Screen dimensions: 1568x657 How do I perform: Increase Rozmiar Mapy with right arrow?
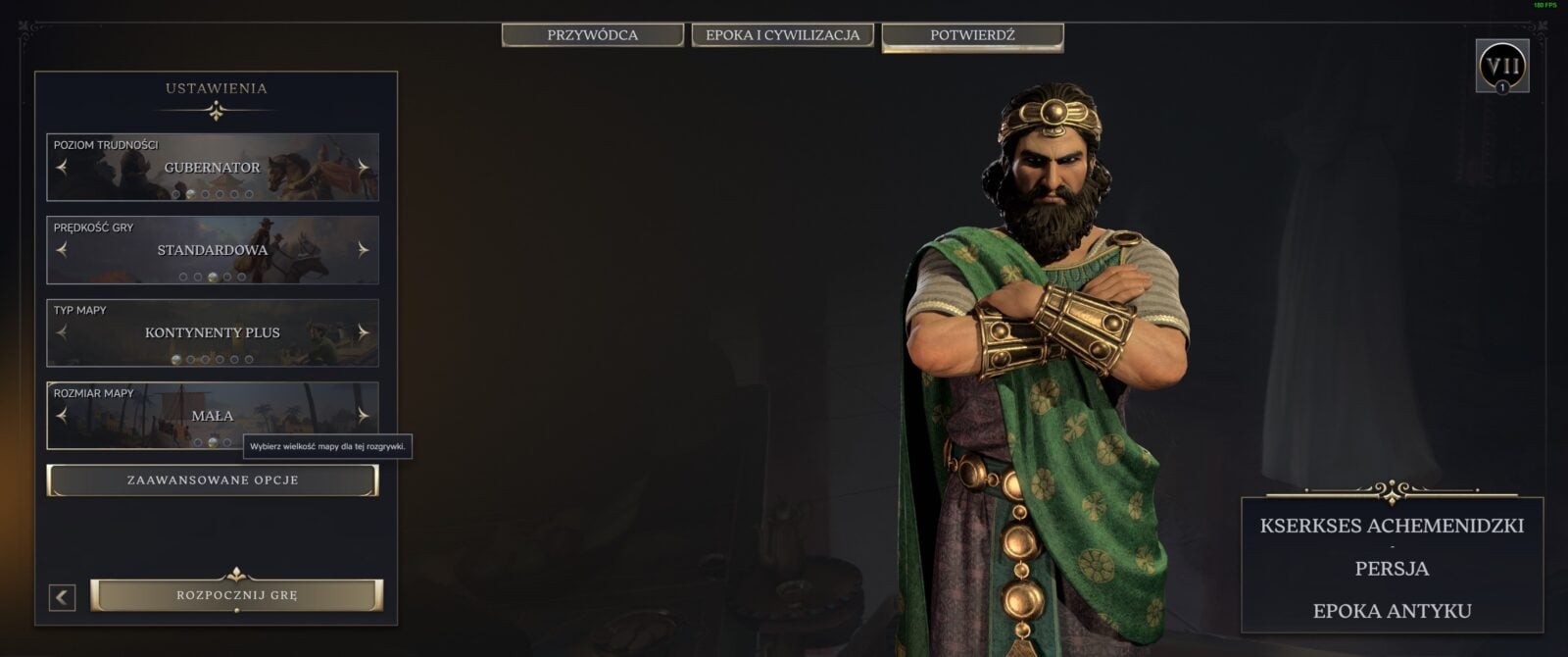[x=364, y=416]
